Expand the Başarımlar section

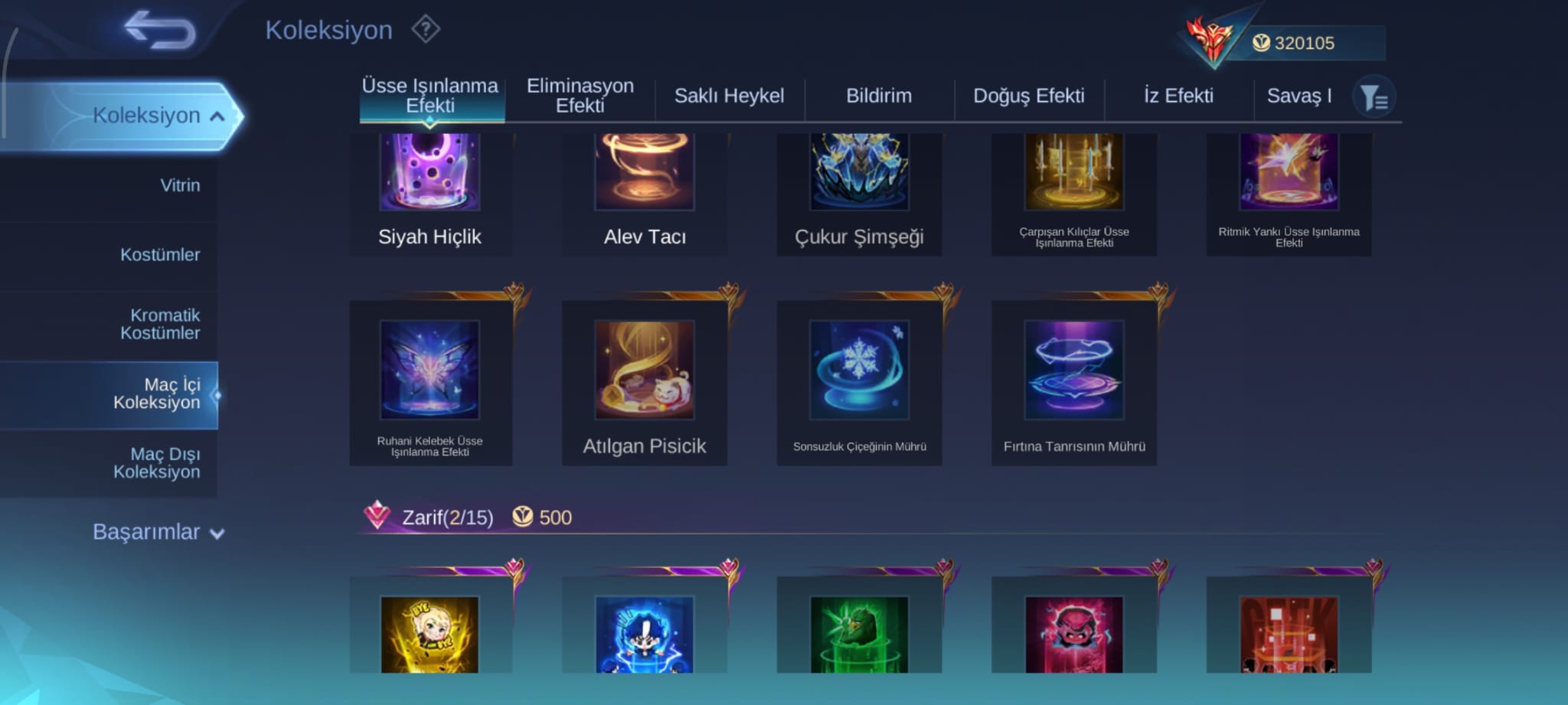[158, 532]
